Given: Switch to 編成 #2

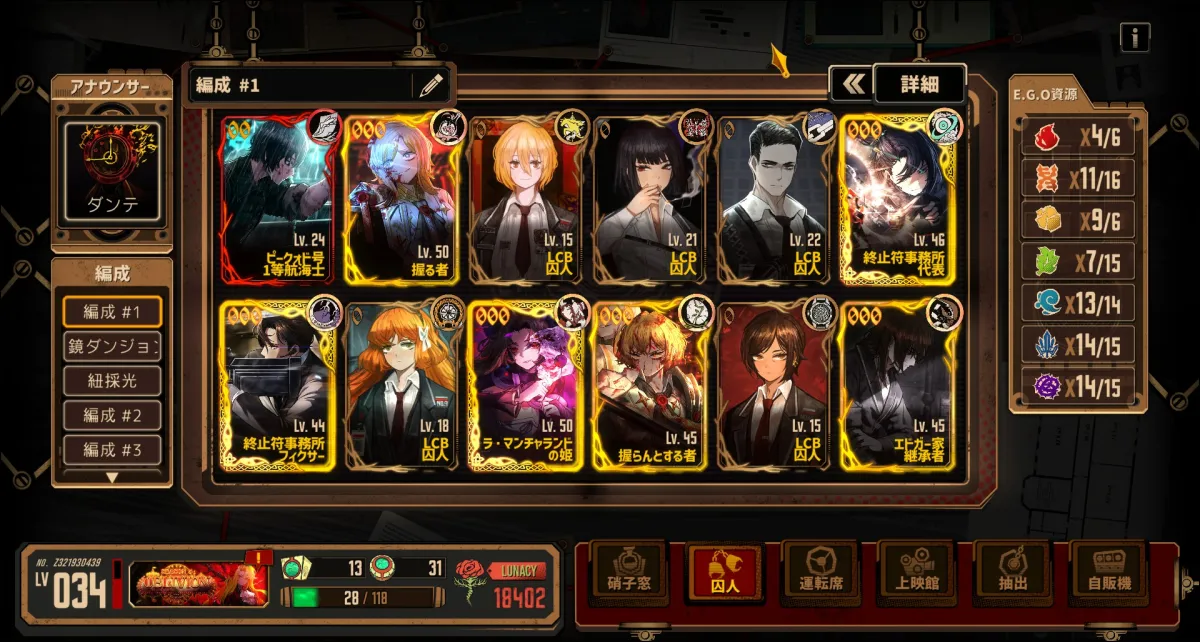Looking at the screenshot, I should tap(111, 415).
